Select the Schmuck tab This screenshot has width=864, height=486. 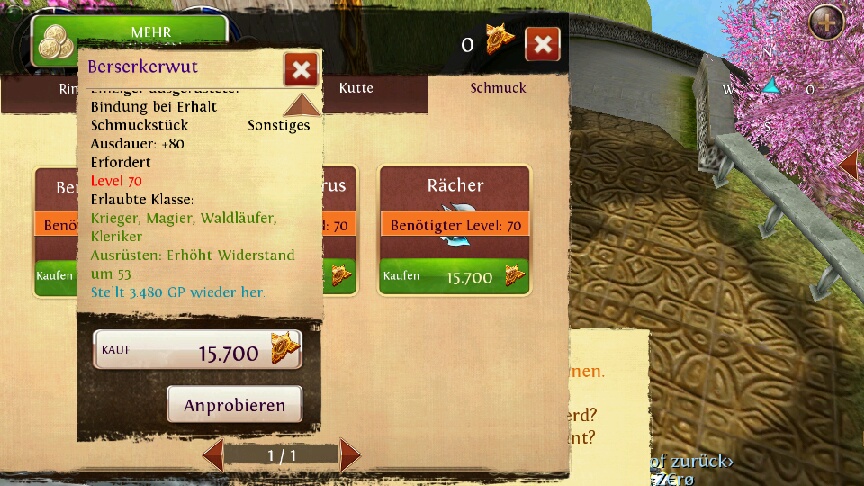point(498,88)
